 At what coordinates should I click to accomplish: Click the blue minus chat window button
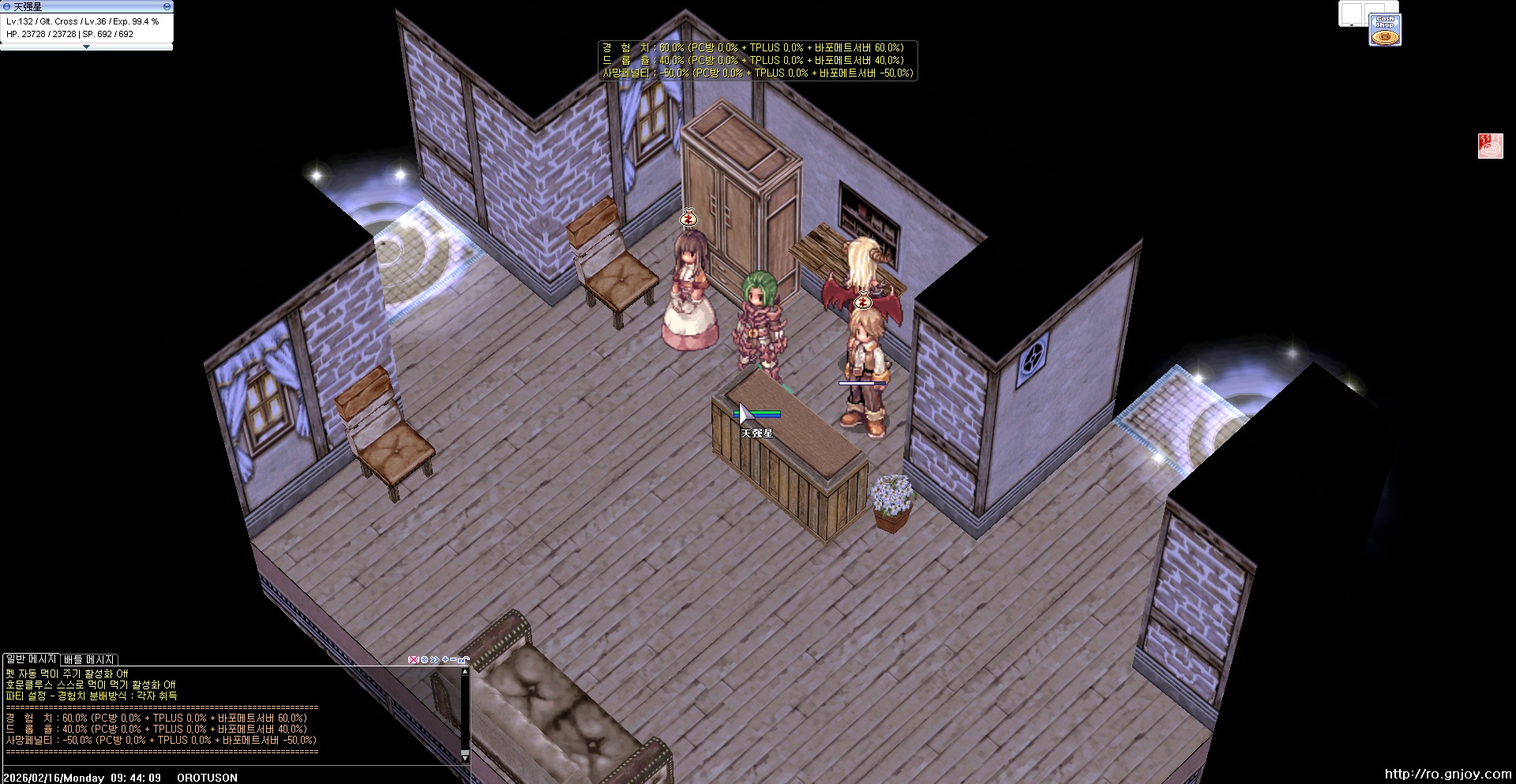[454, 660]
